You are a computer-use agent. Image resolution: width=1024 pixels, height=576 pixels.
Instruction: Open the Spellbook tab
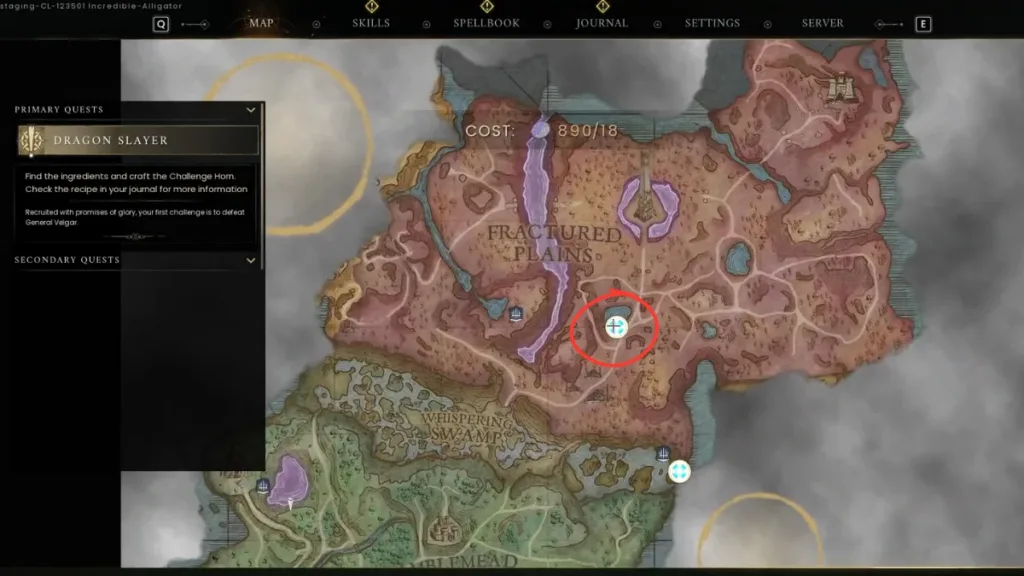(486, 23)
